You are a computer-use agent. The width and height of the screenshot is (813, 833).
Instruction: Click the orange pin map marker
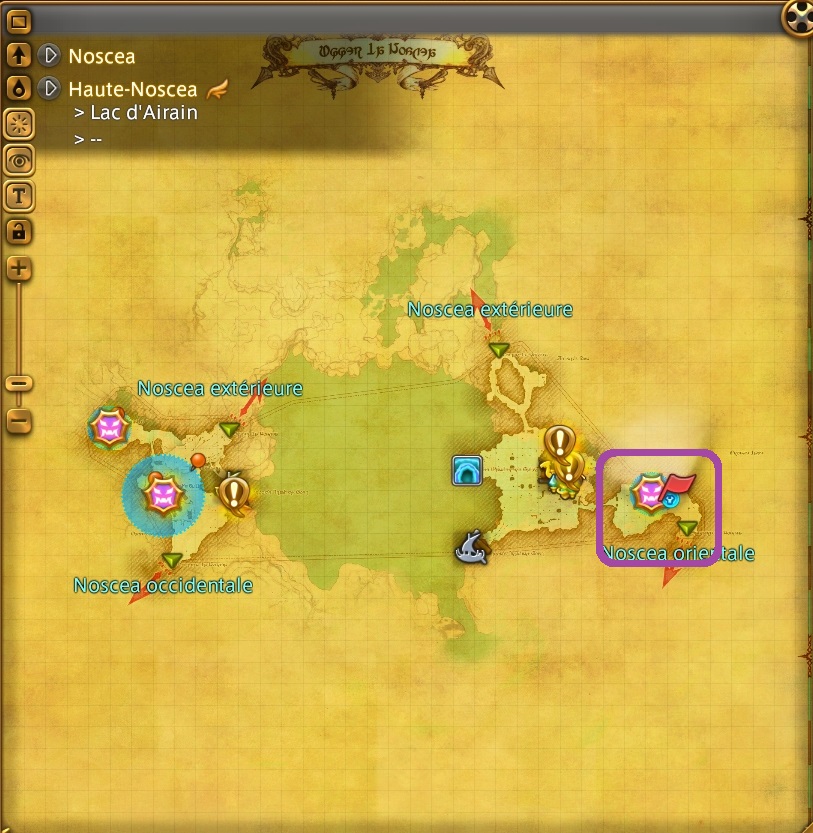point(198,461)
